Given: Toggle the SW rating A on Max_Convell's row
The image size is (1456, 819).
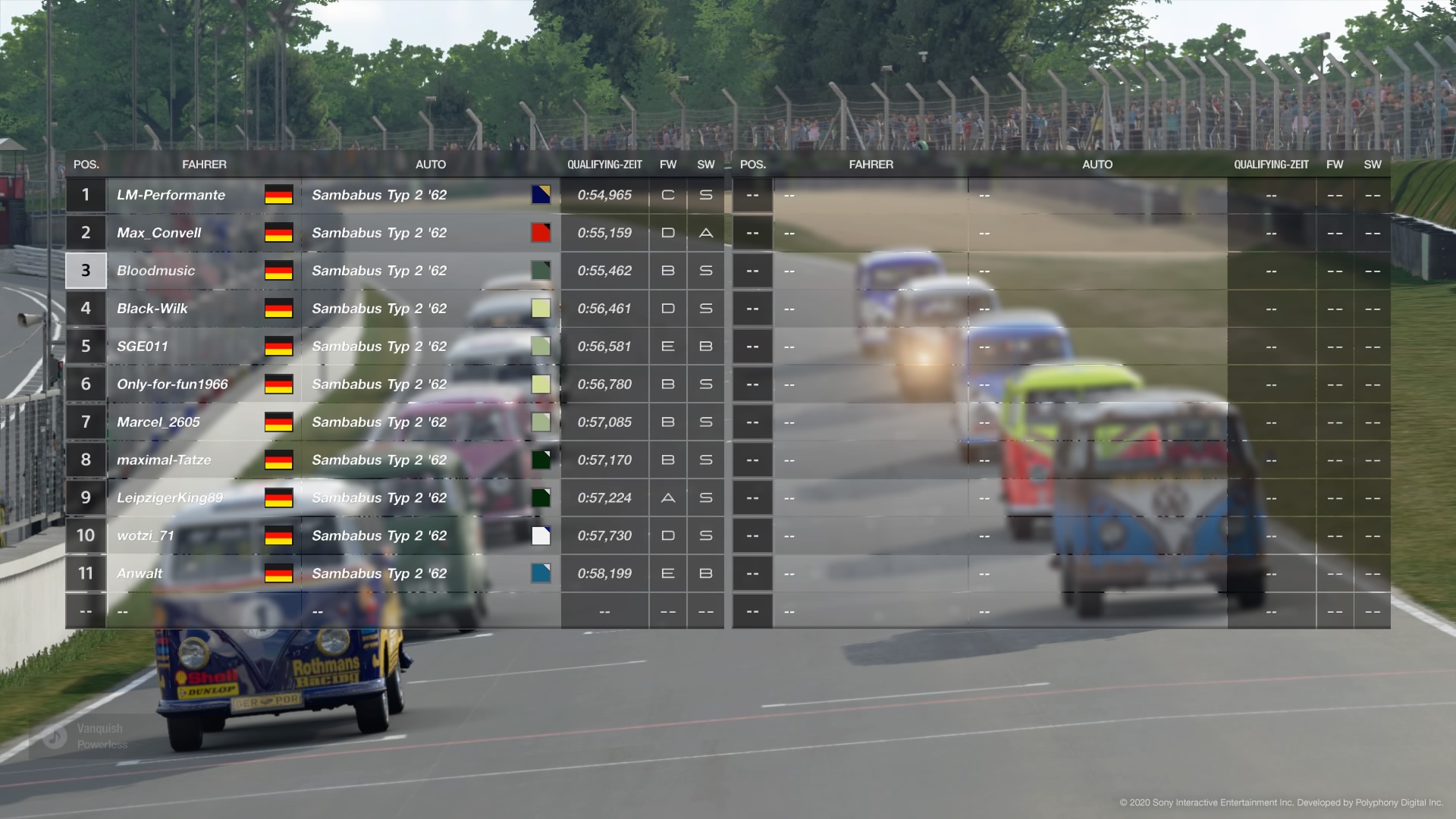Looking at the screenshot, I should tap(705, 233).
